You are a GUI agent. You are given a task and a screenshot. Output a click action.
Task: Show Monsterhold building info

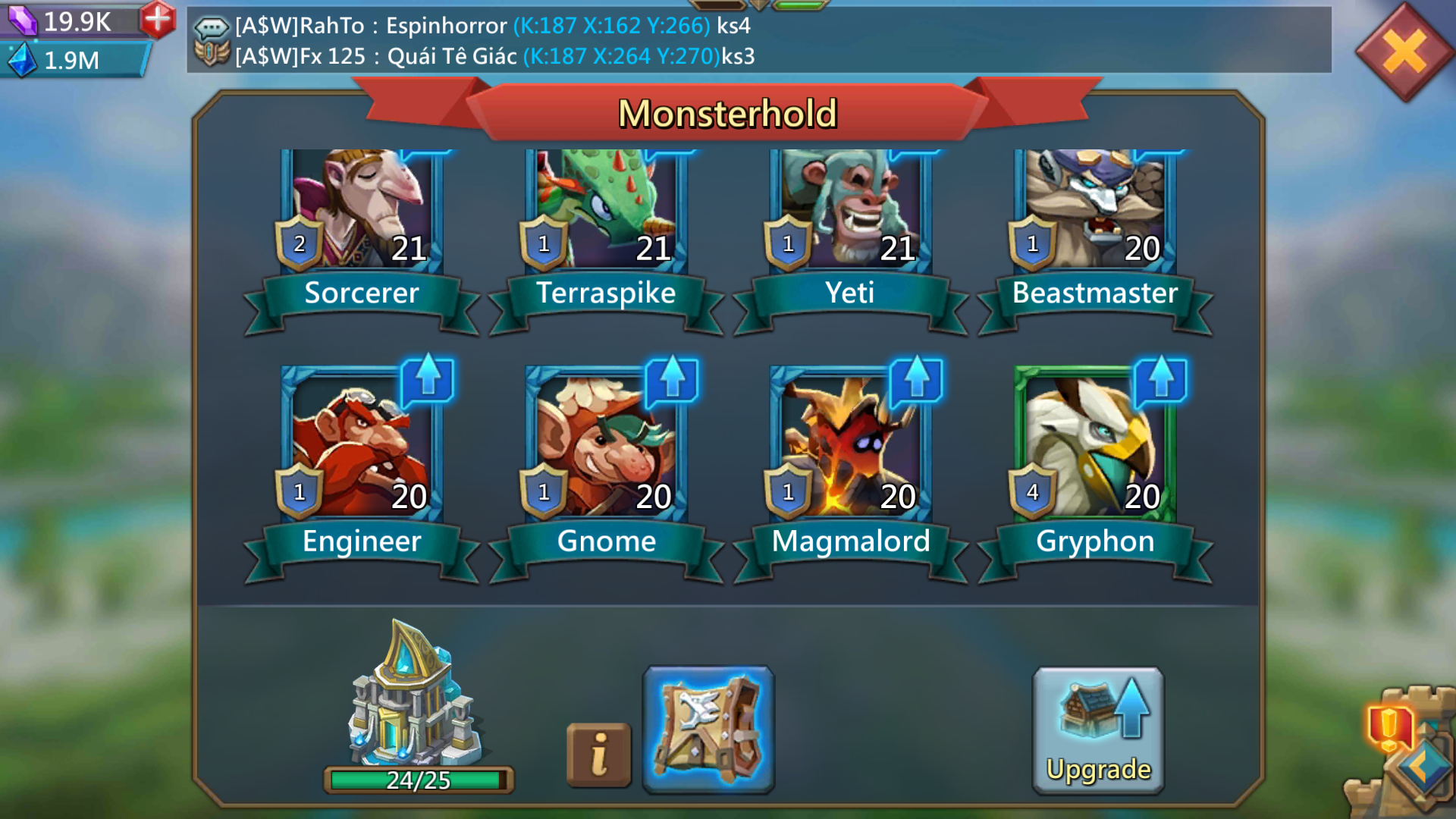click(598, 755)
